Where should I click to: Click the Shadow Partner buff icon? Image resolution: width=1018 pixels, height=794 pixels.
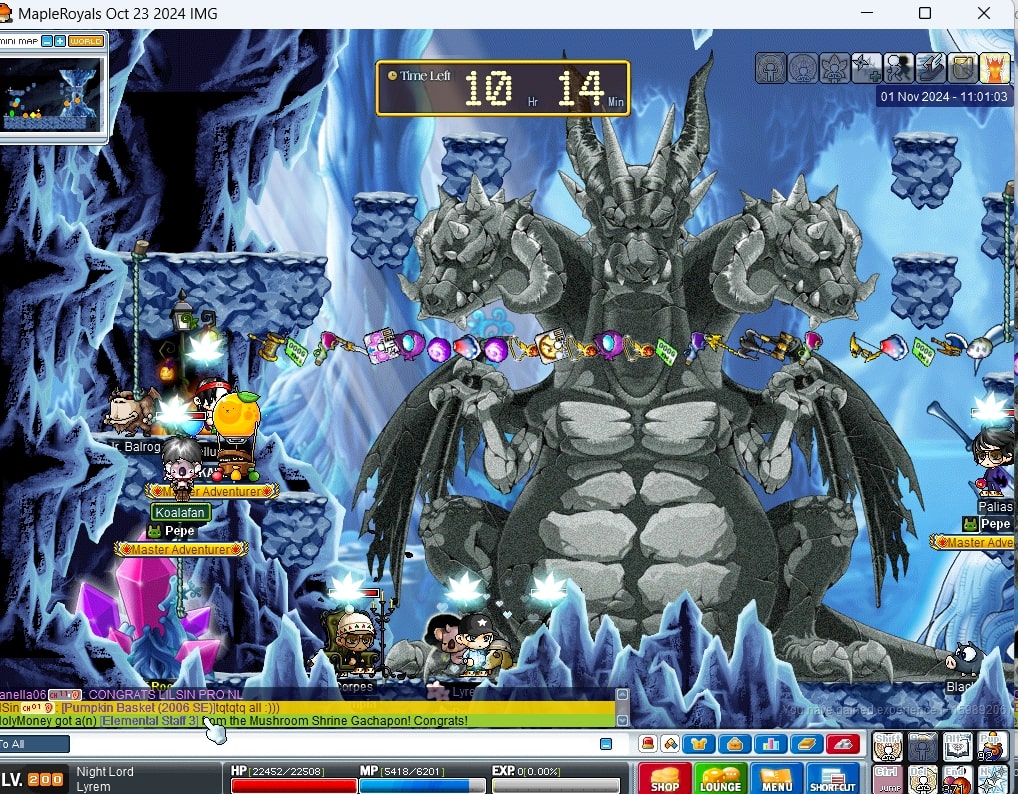(x=898, y=68)
